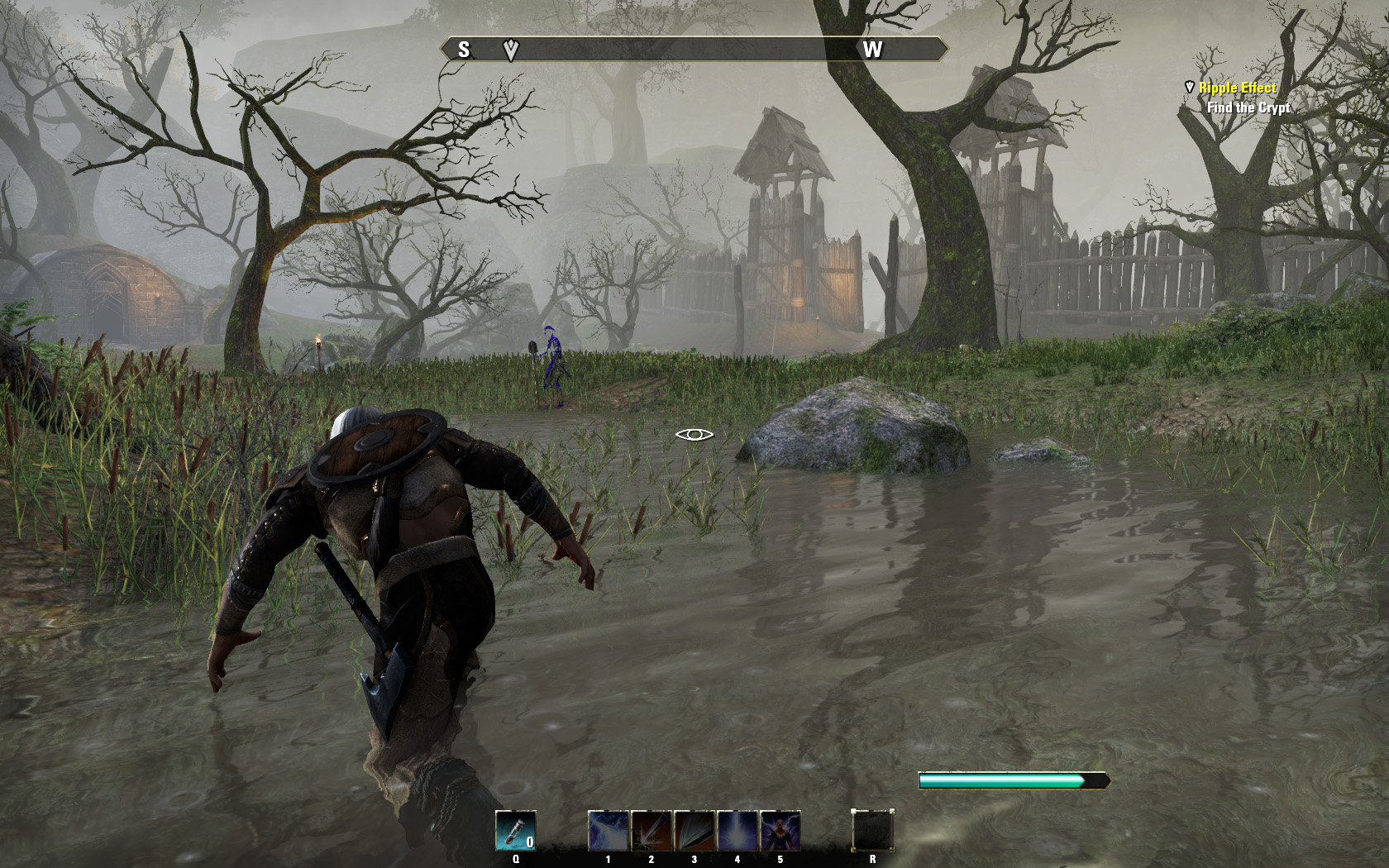The width and height of the screenshot is (1389, 868).
Task: Trigger the broad blade slash ability
Action: point(694,831)
